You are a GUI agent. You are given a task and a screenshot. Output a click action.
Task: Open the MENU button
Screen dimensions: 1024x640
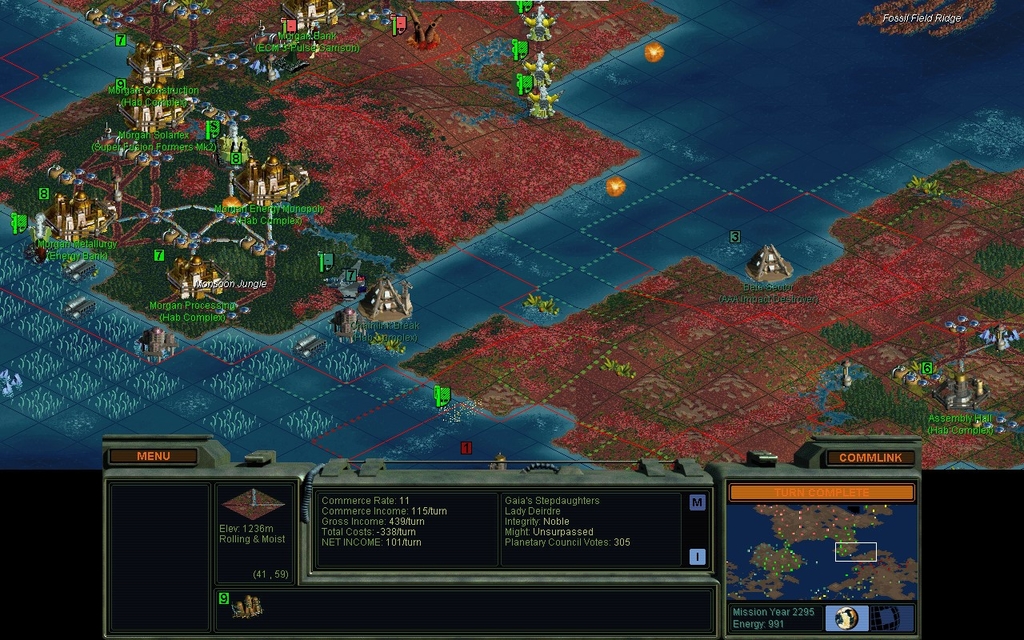pyautogui.click(x=153, y=456)
